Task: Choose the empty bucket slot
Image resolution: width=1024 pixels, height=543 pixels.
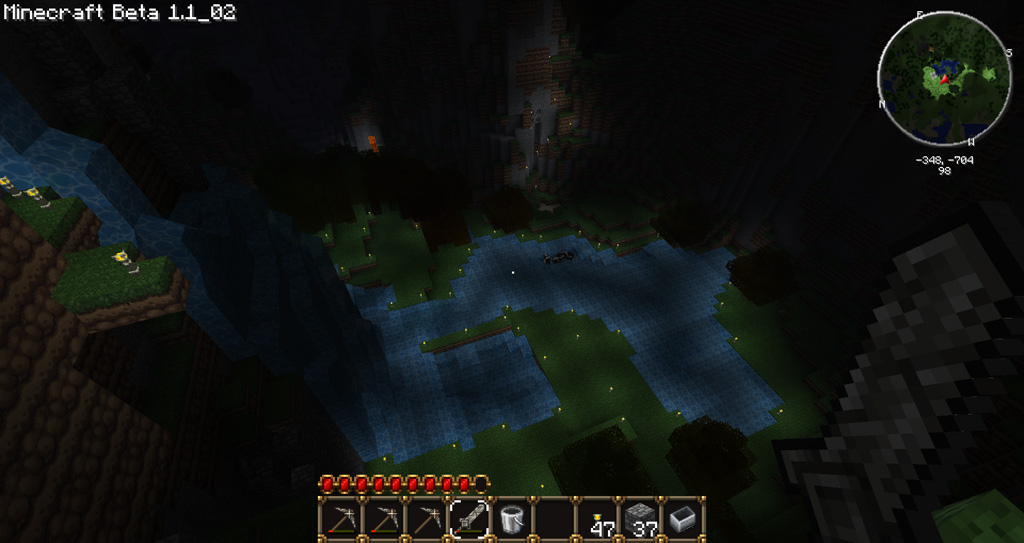Action: pos(512,519)
